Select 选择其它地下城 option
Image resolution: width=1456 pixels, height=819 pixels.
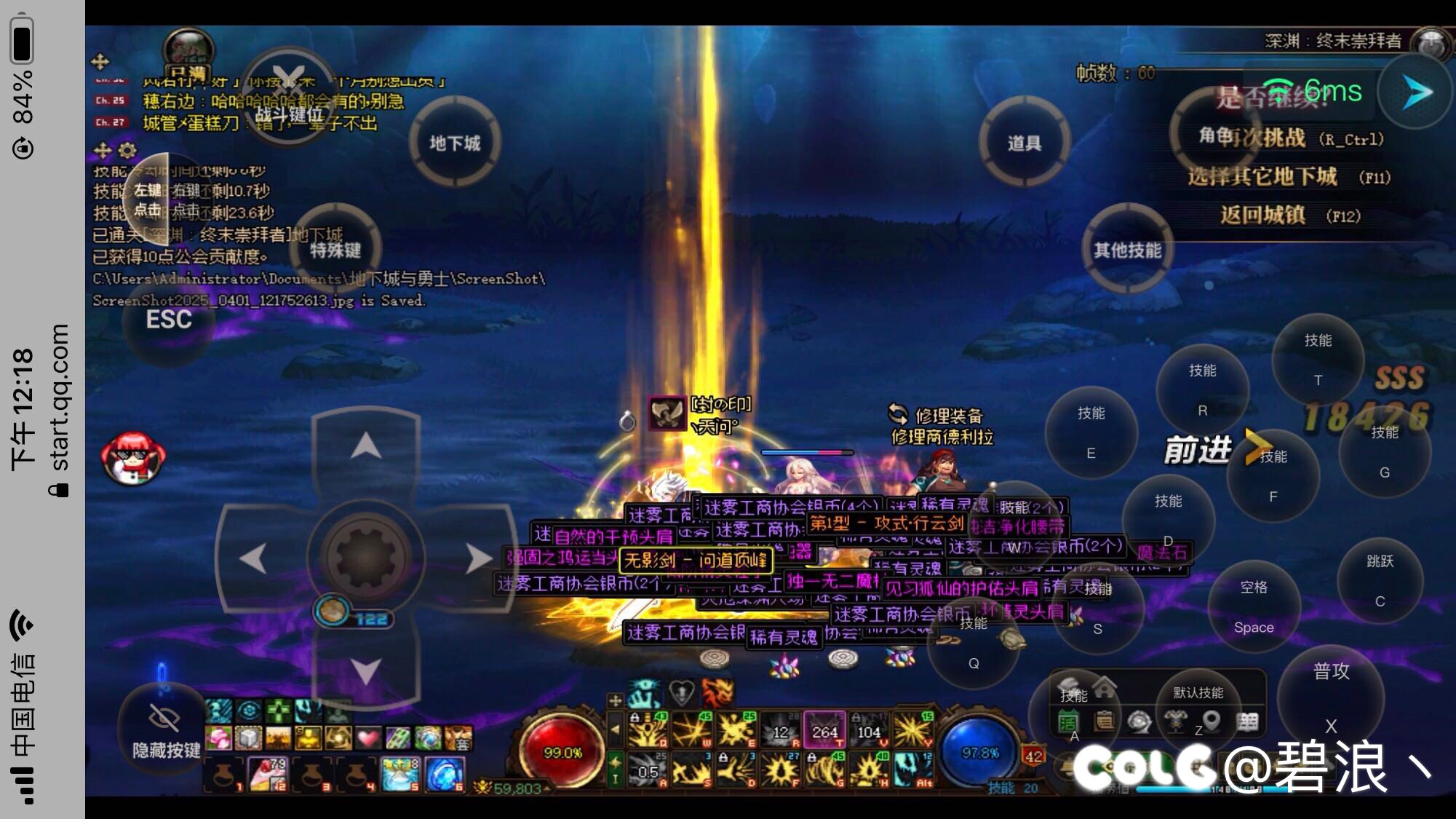pos(1262,177)
